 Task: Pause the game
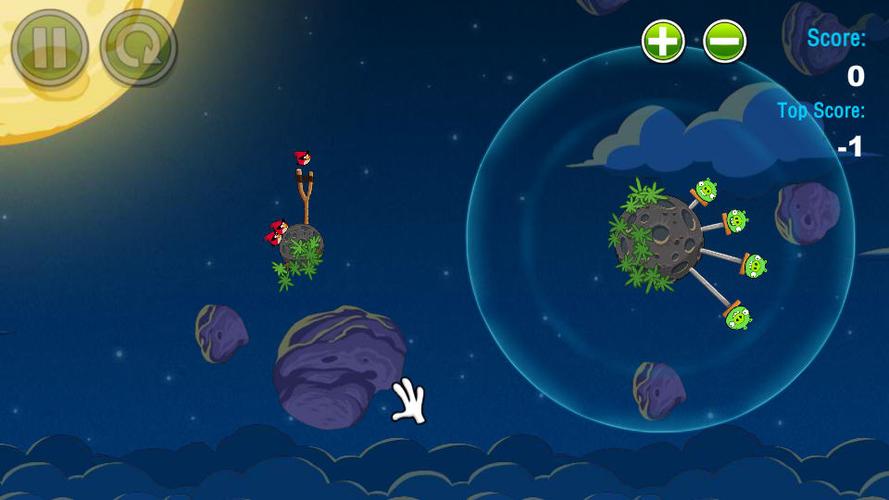pyautogui.click(x=50, y=47)
